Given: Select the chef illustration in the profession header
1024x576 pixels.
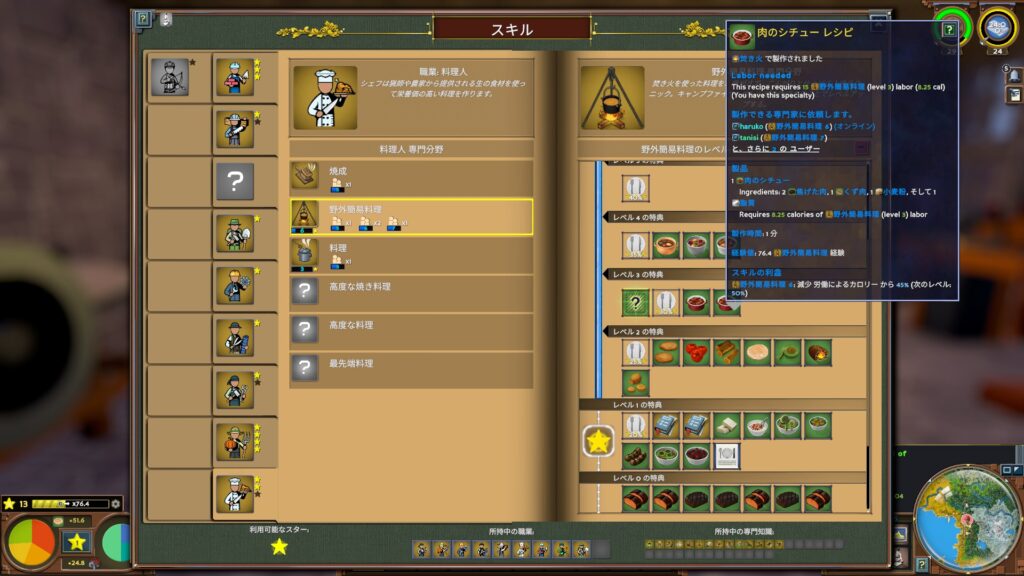Looking at the screenshot, I should click(x=325, y=98).
